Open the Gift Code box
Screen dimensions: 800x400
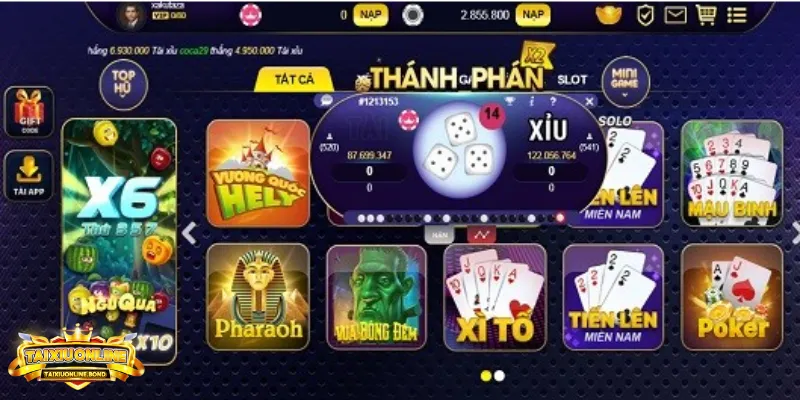pos(27,112)
